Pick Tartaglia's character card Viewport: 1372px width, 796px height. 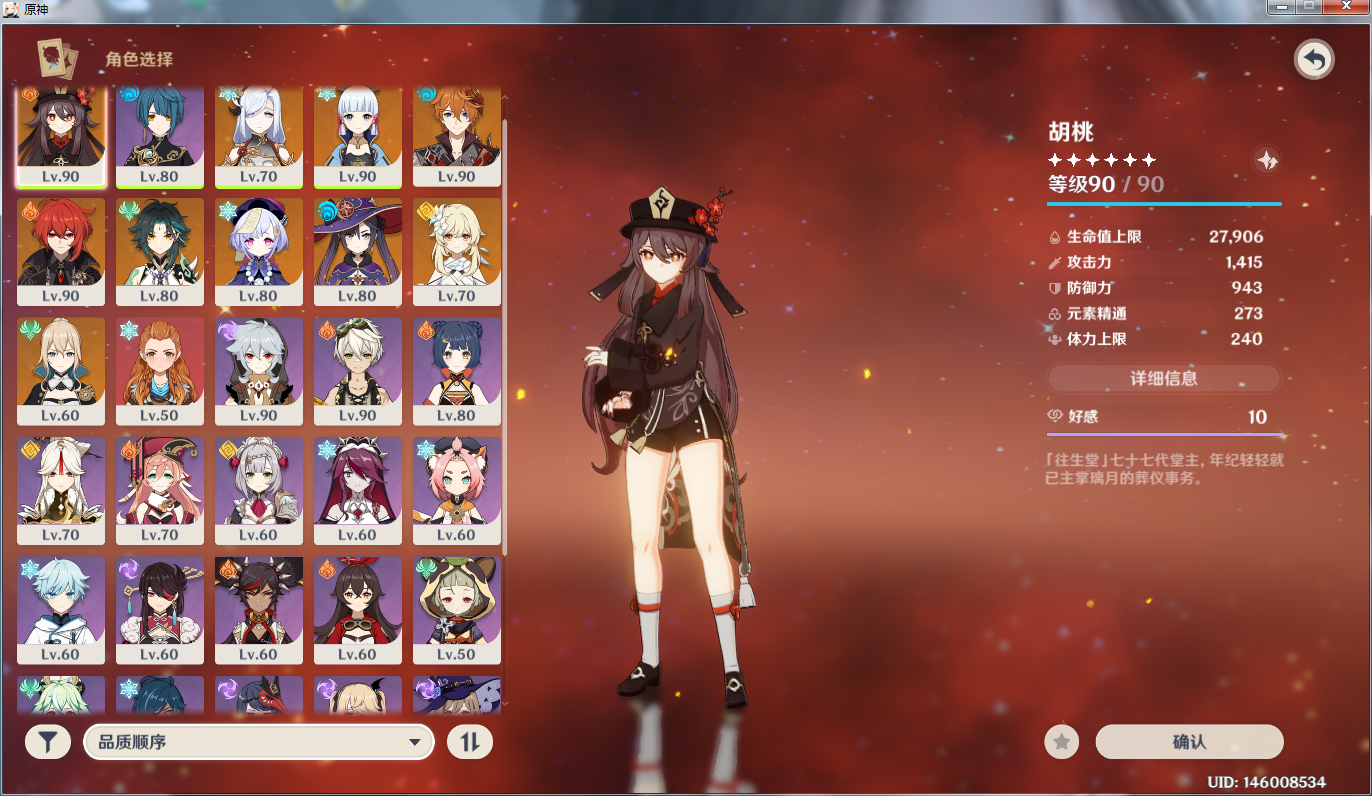point(457,135)
